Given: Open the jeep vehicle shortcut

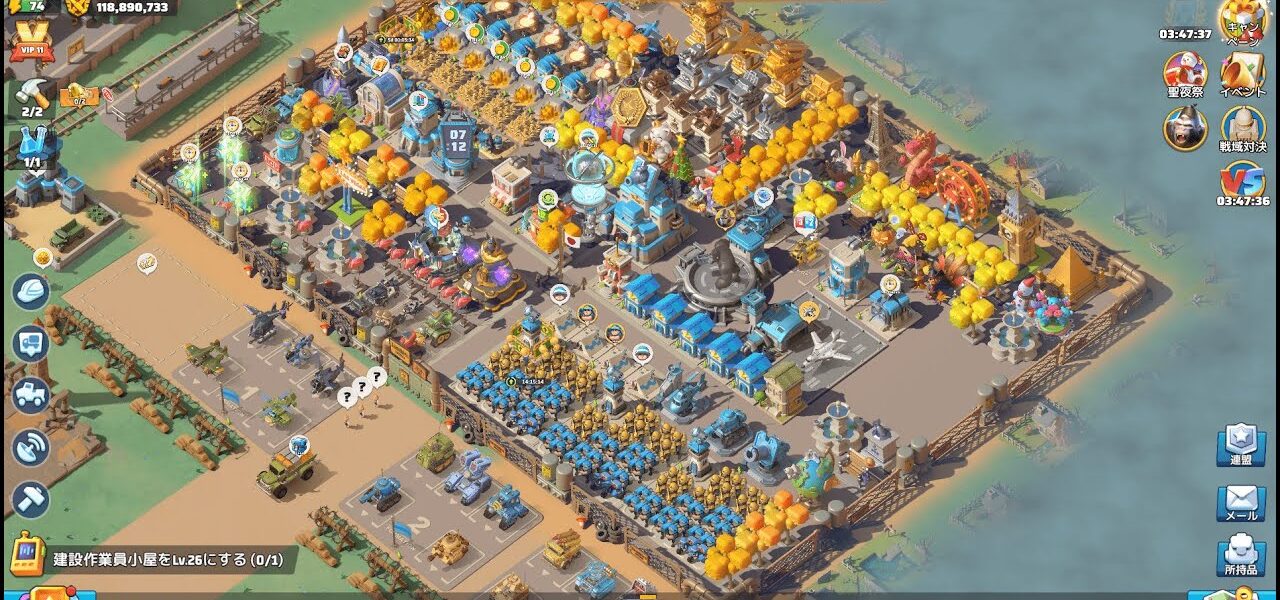Looking at the screenshot, I should click(31, 395).
